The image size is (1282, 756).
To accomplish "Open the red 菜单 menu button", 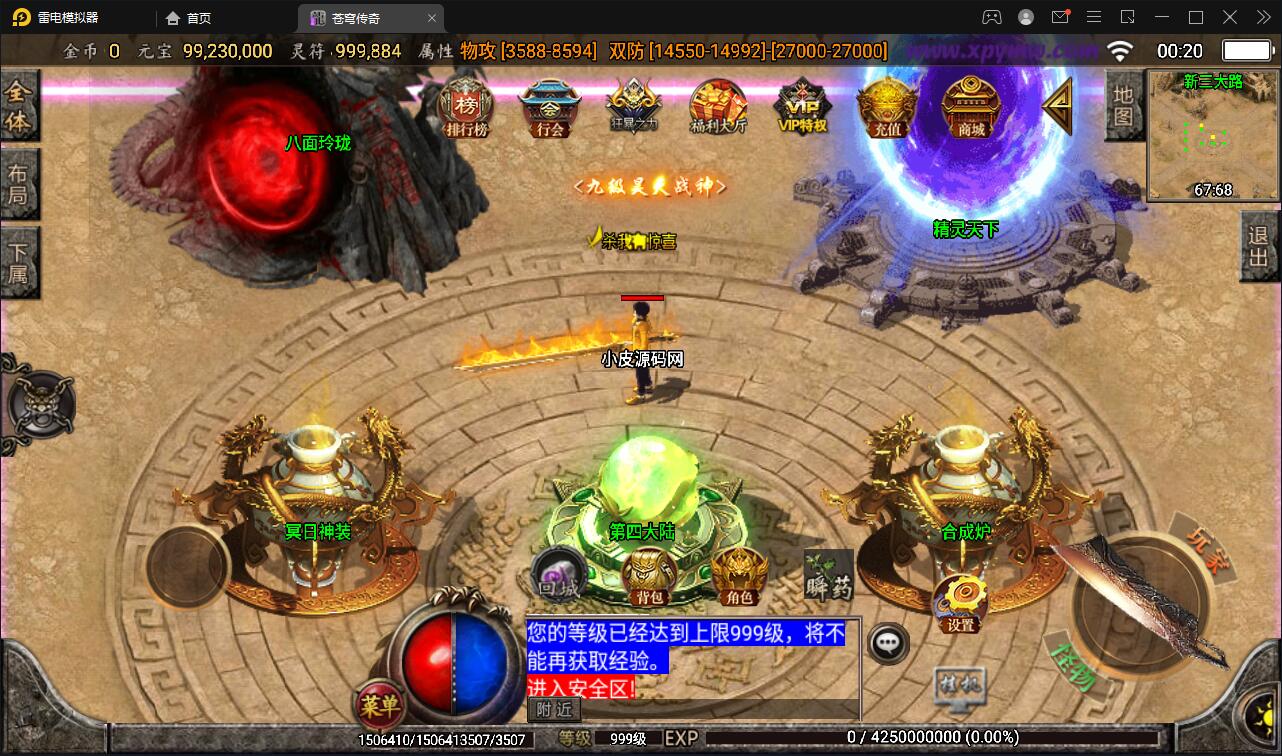I will [379, 706].
